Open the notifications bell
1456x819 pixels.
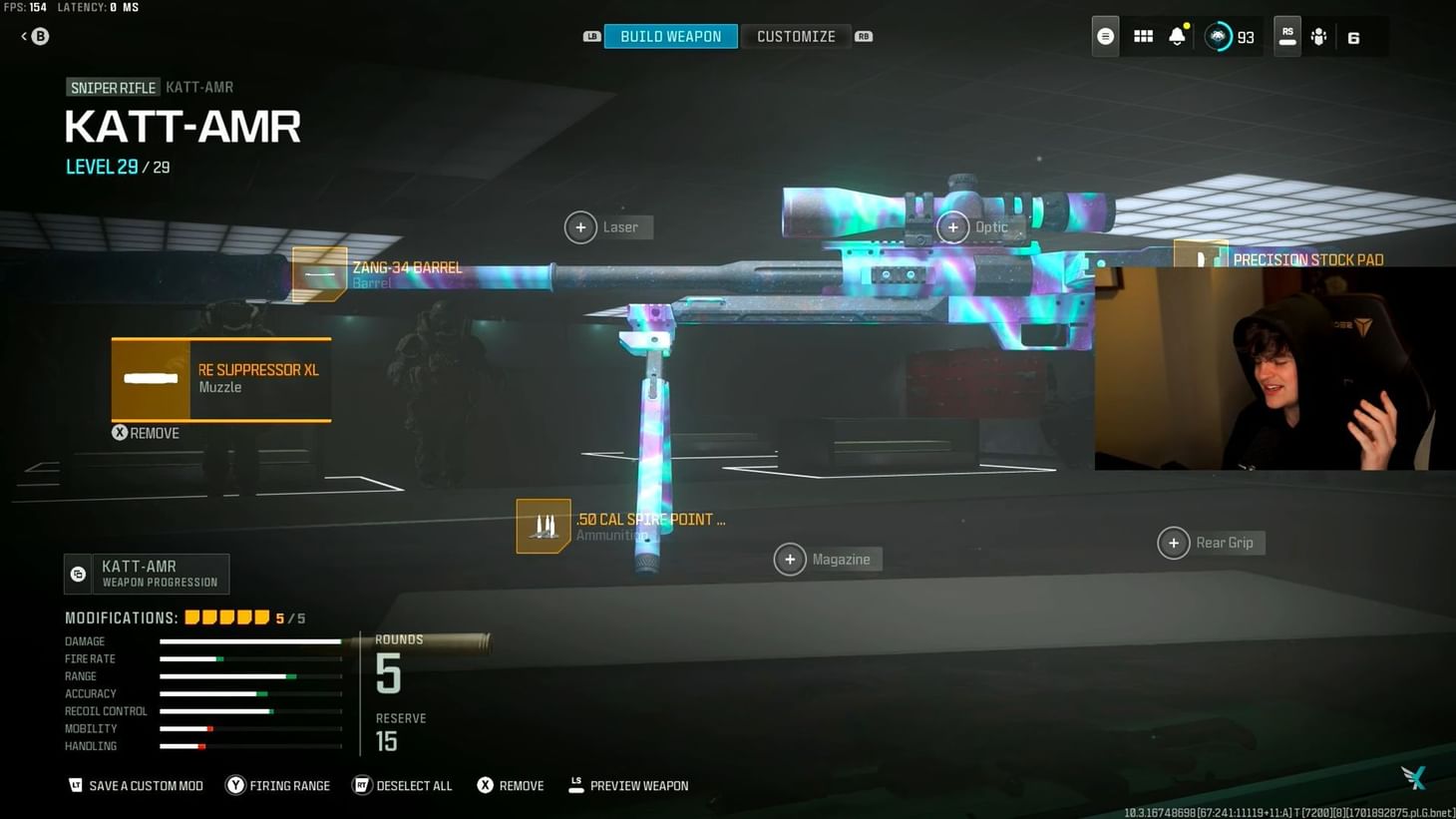click(1177, 36)
